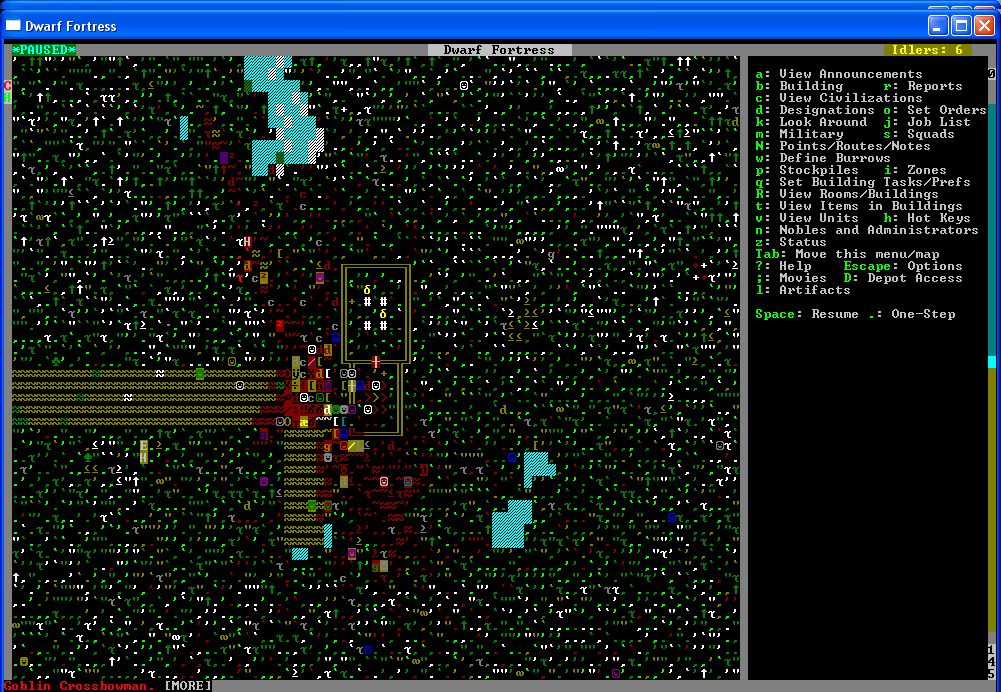Viewport: 1001px width, 692px height.
Task: Open the Military screen
Action: tap(811, 134)
